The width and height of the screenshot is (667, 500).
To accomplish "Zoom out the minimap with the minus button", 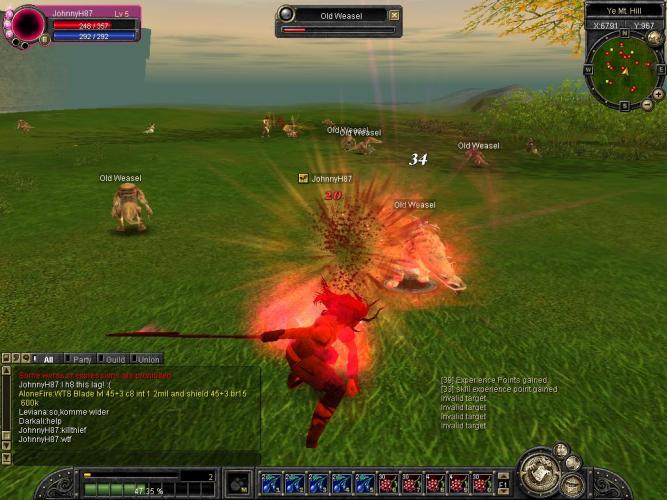I will coord(646,105).
